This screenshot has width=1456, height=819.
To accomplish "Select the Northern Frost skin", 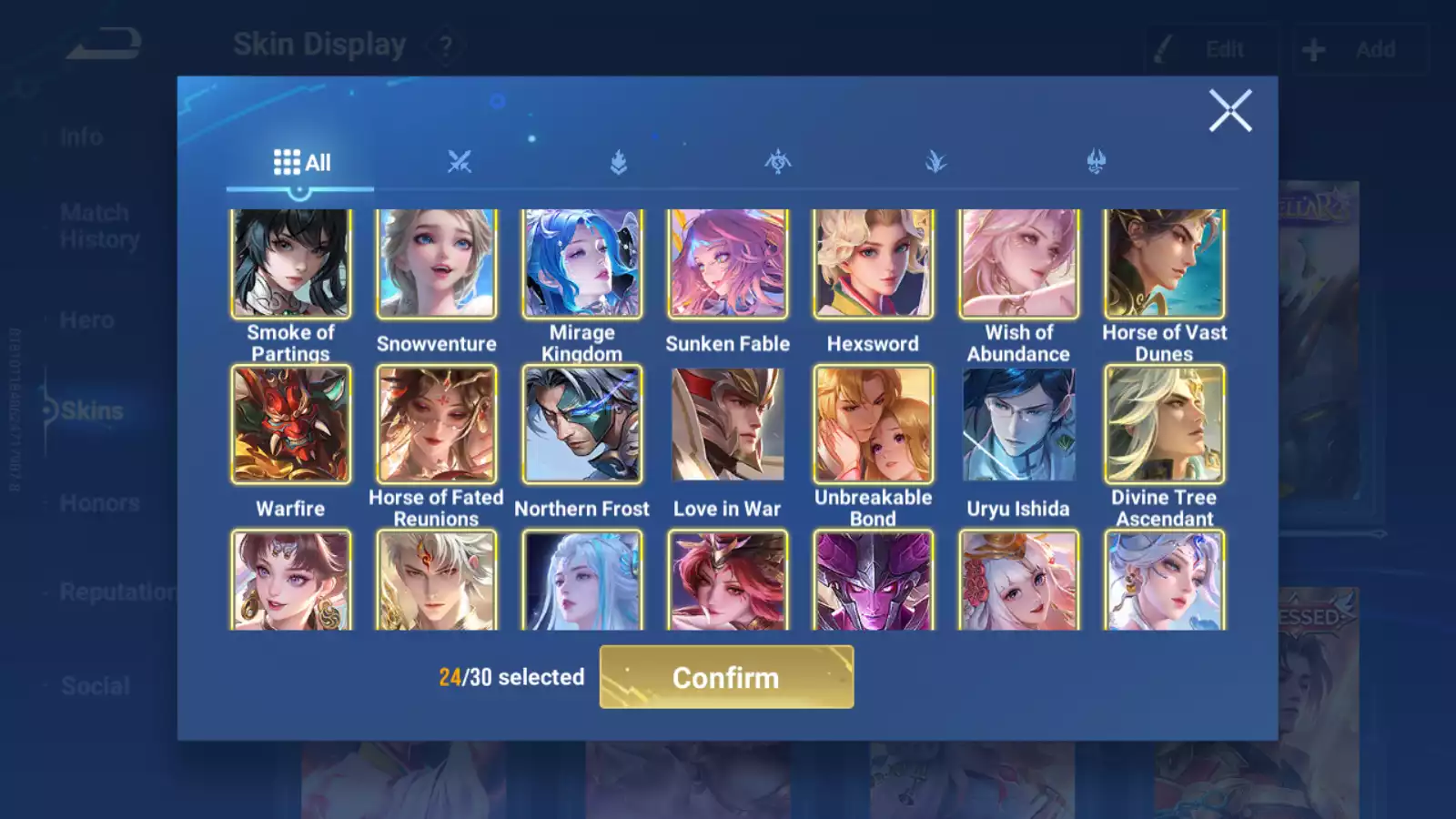I will click(582, 424).
